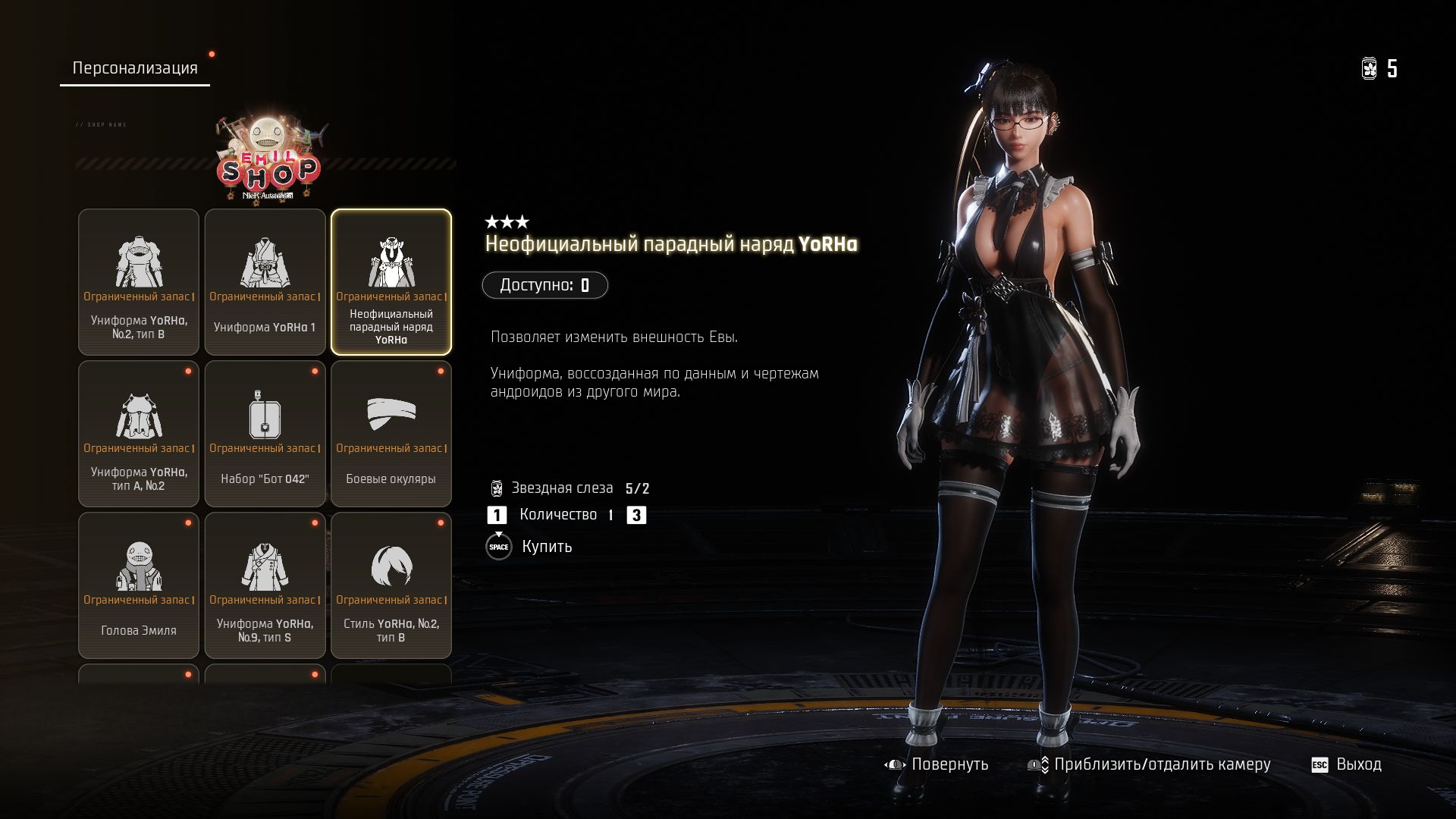Choose the Униформа YoRHa 1 item
The height and width of the screenshot is (819, 1456).
265,282
